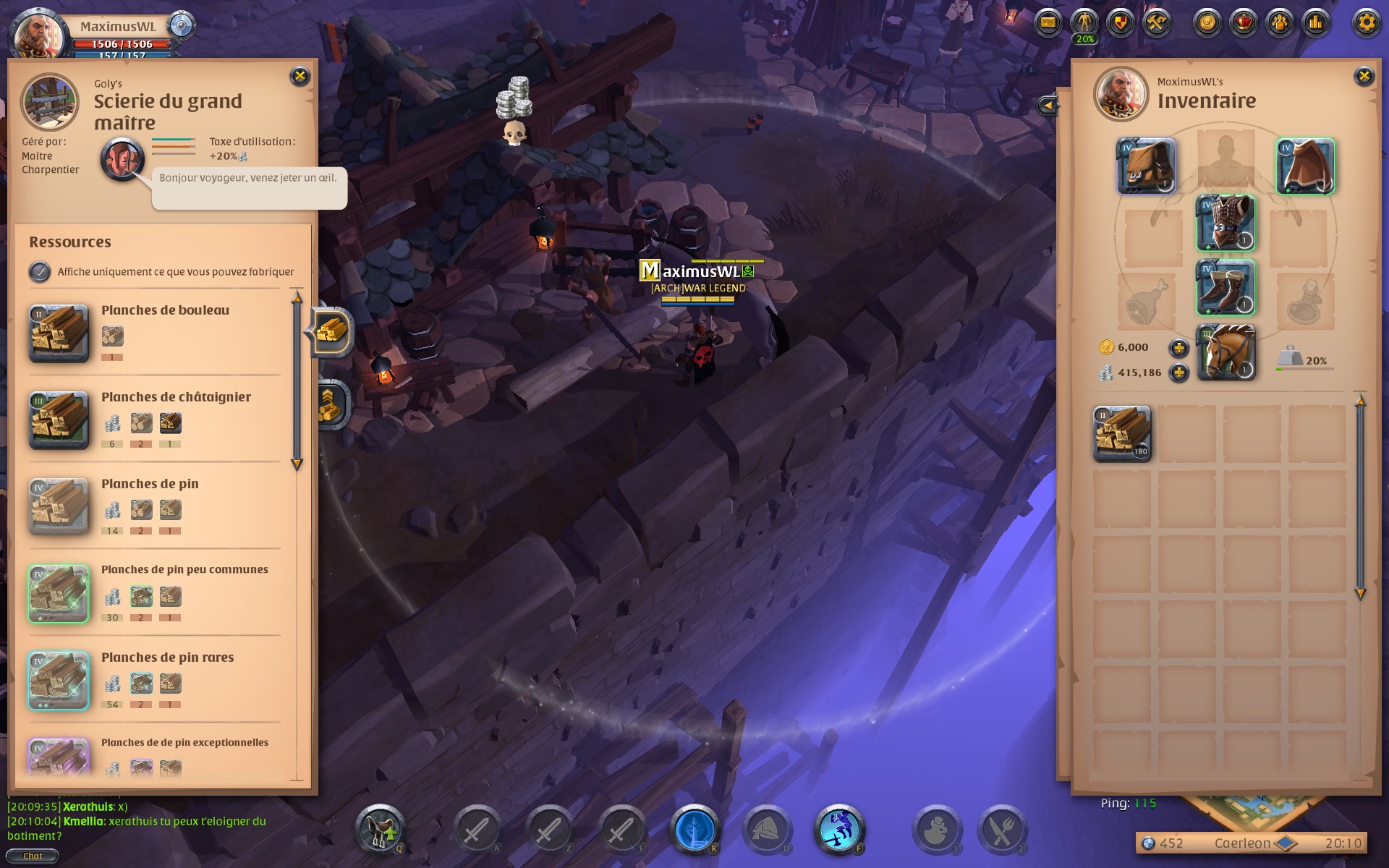This screenshot has height=868, width=1389.
Task: Open the character equipment icon
Action: point(1083,22)
